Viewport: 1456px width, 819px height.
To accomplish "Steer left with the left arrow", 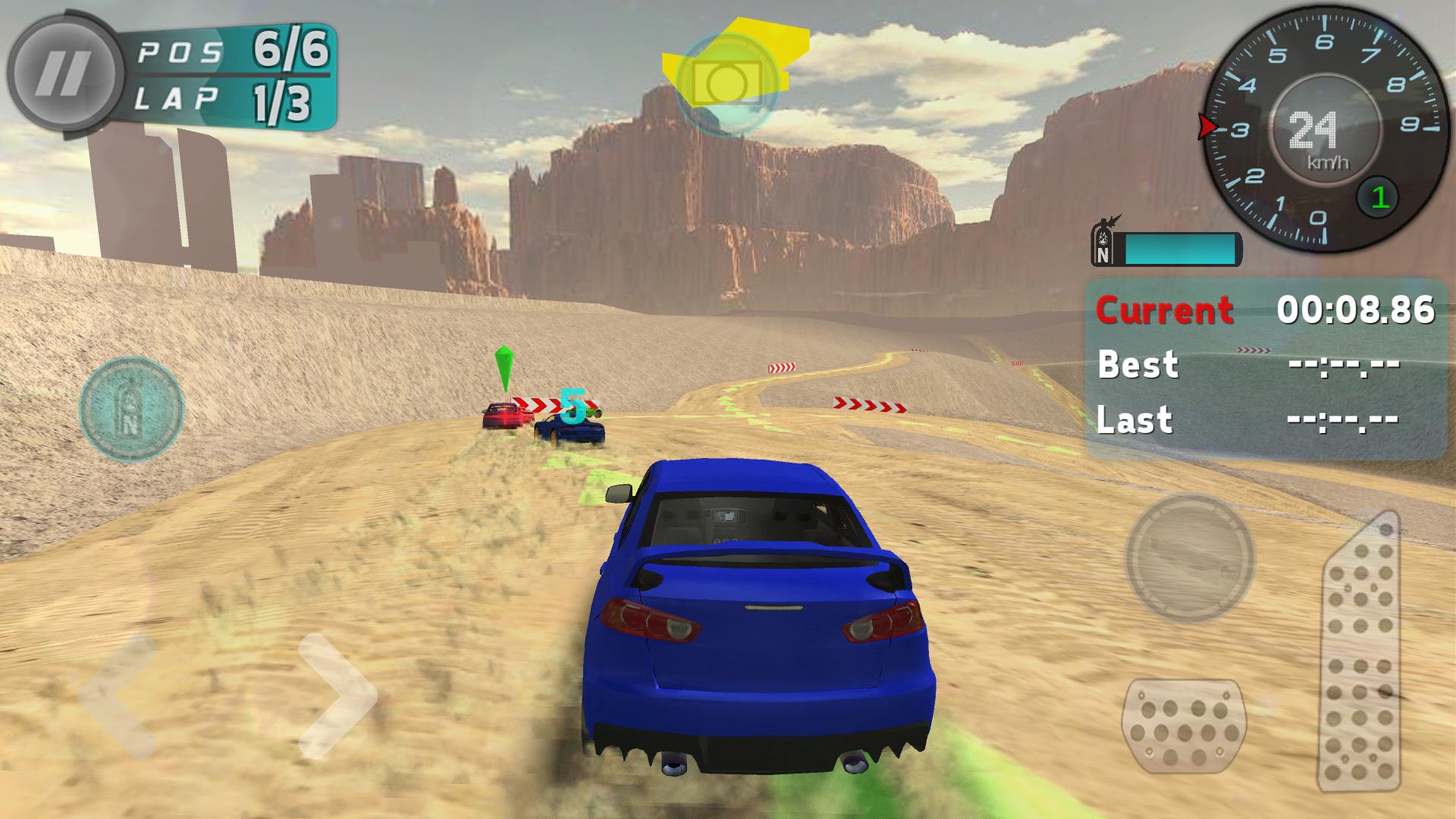I will 118,695.
